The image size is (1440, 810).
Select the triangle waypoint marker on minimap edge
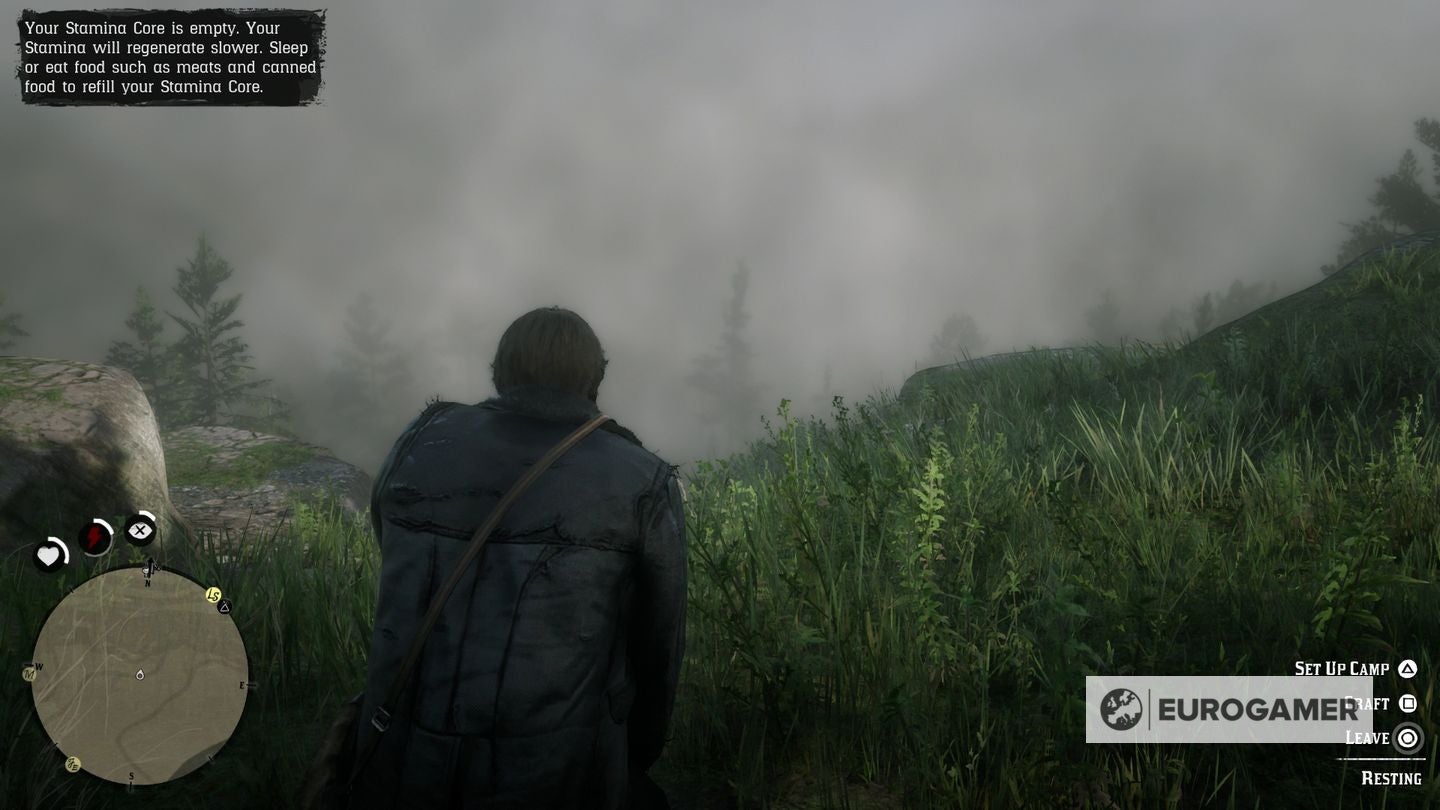tap(224, 608)
